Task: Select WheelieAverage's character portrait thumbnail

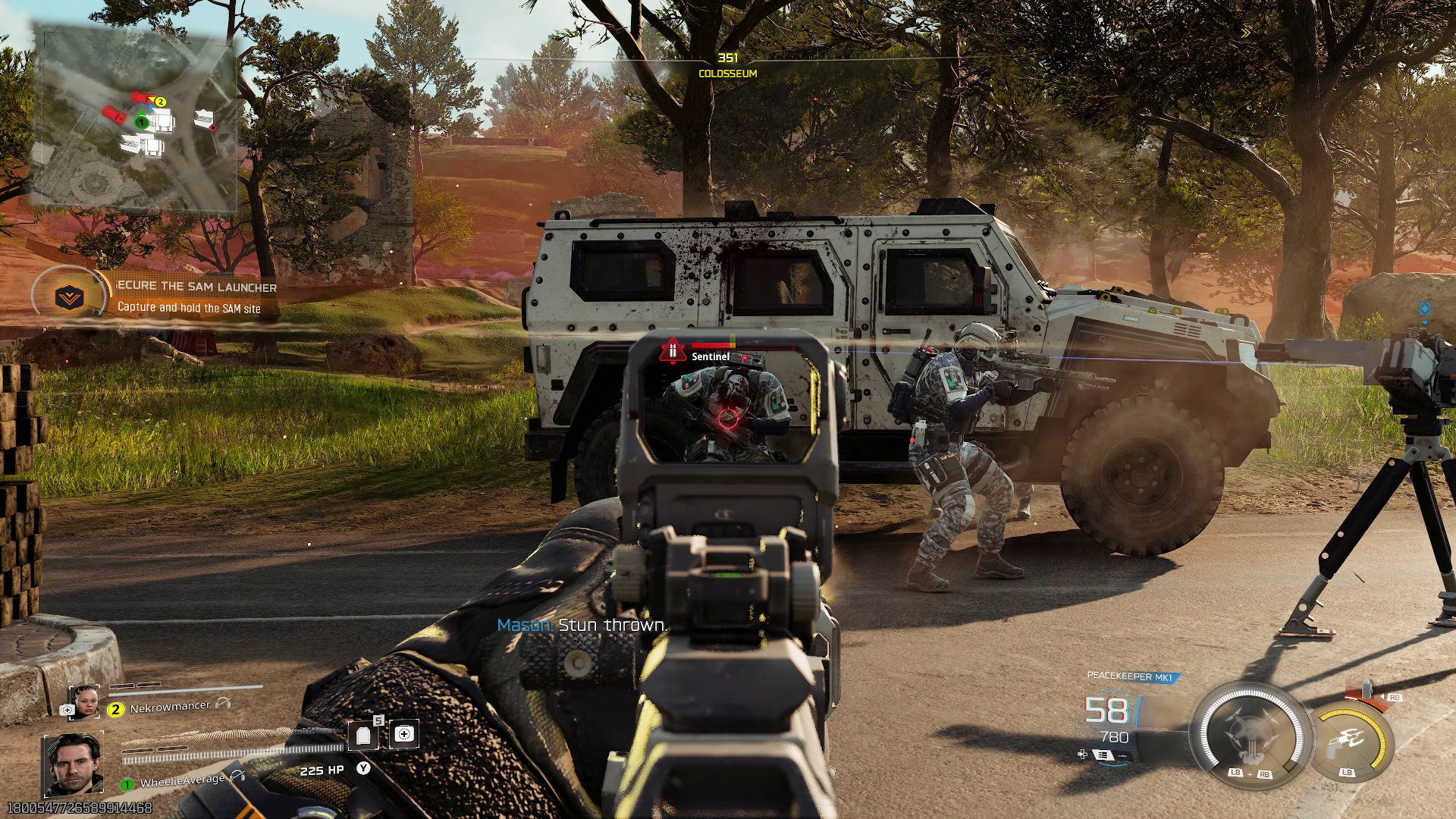Action: pos(75,764)
